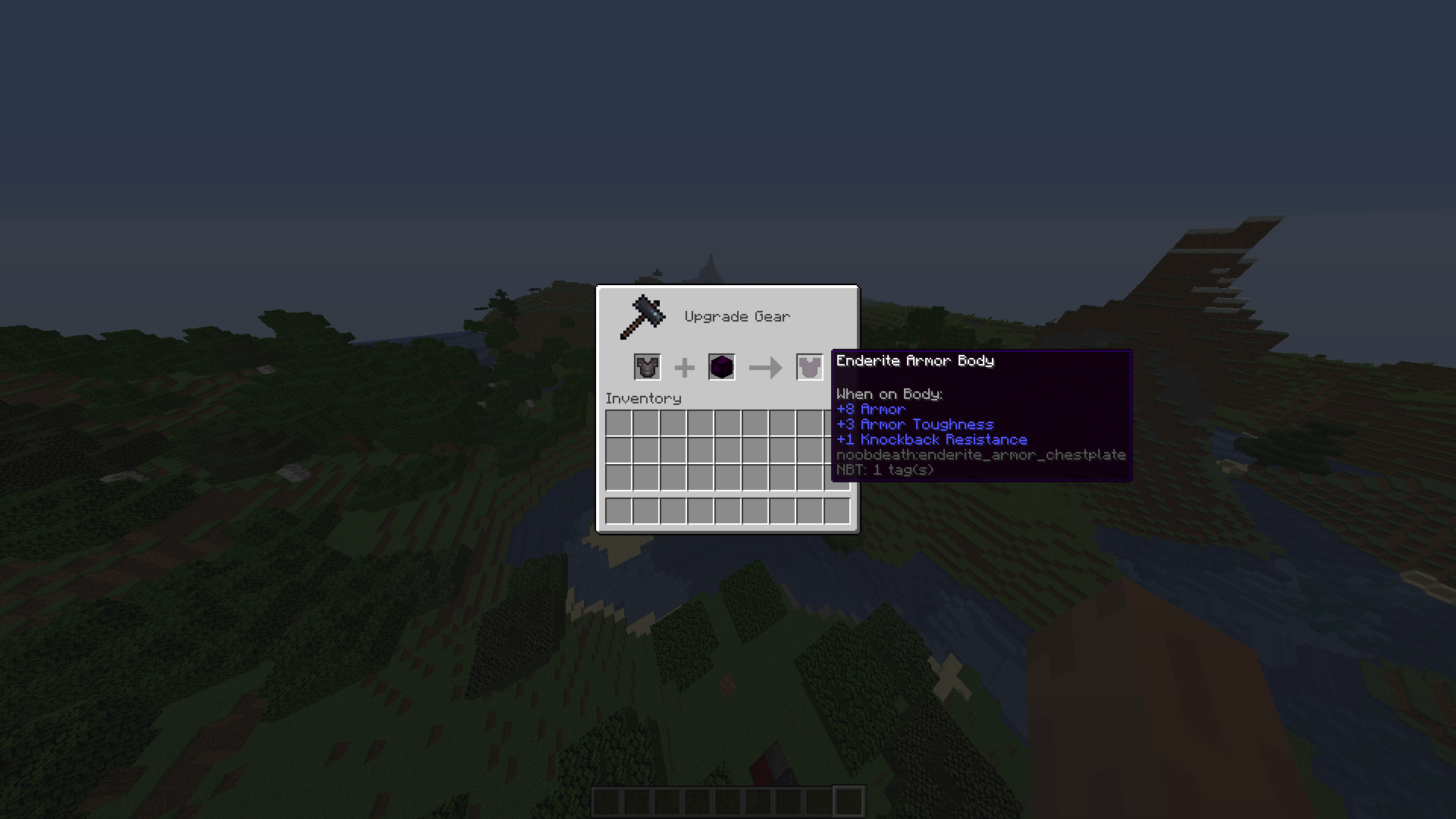Screen dimensions: 1456x819
Task: Click the Inventory label above the grid
Action: 643,398
